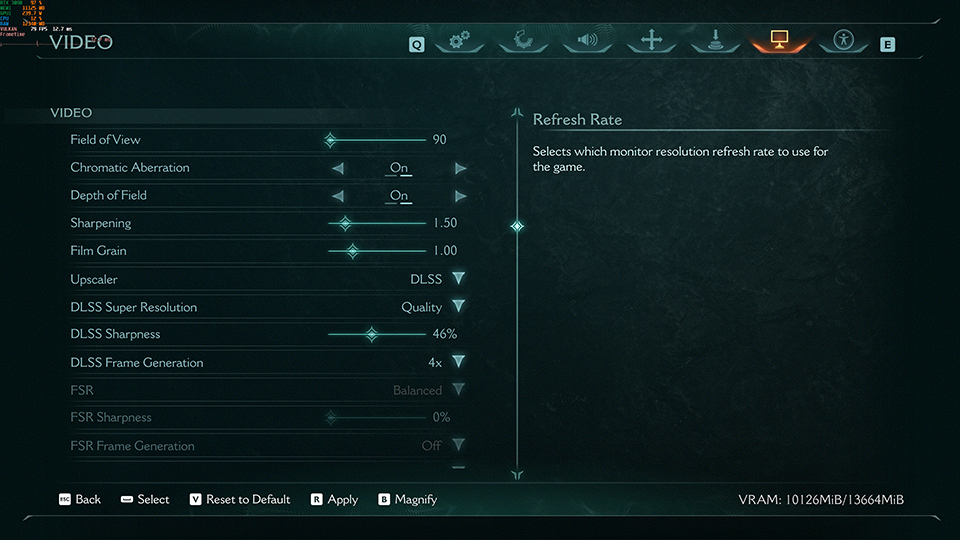Switch to the speaker audio tab
Screen dimensions: 960x540
pos(587,41)
